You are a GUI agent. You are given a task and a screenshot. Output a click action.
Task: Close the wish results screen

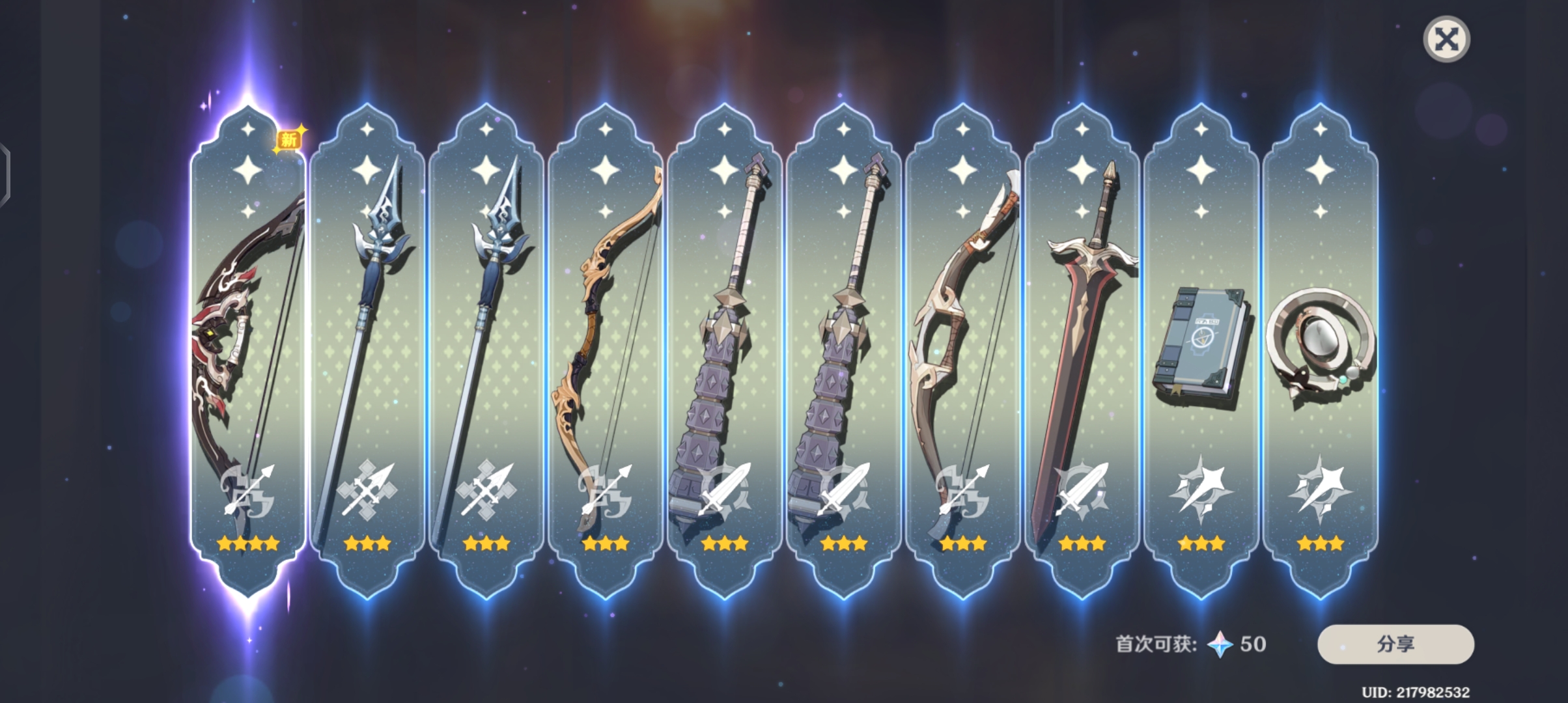coord(1446,40)
